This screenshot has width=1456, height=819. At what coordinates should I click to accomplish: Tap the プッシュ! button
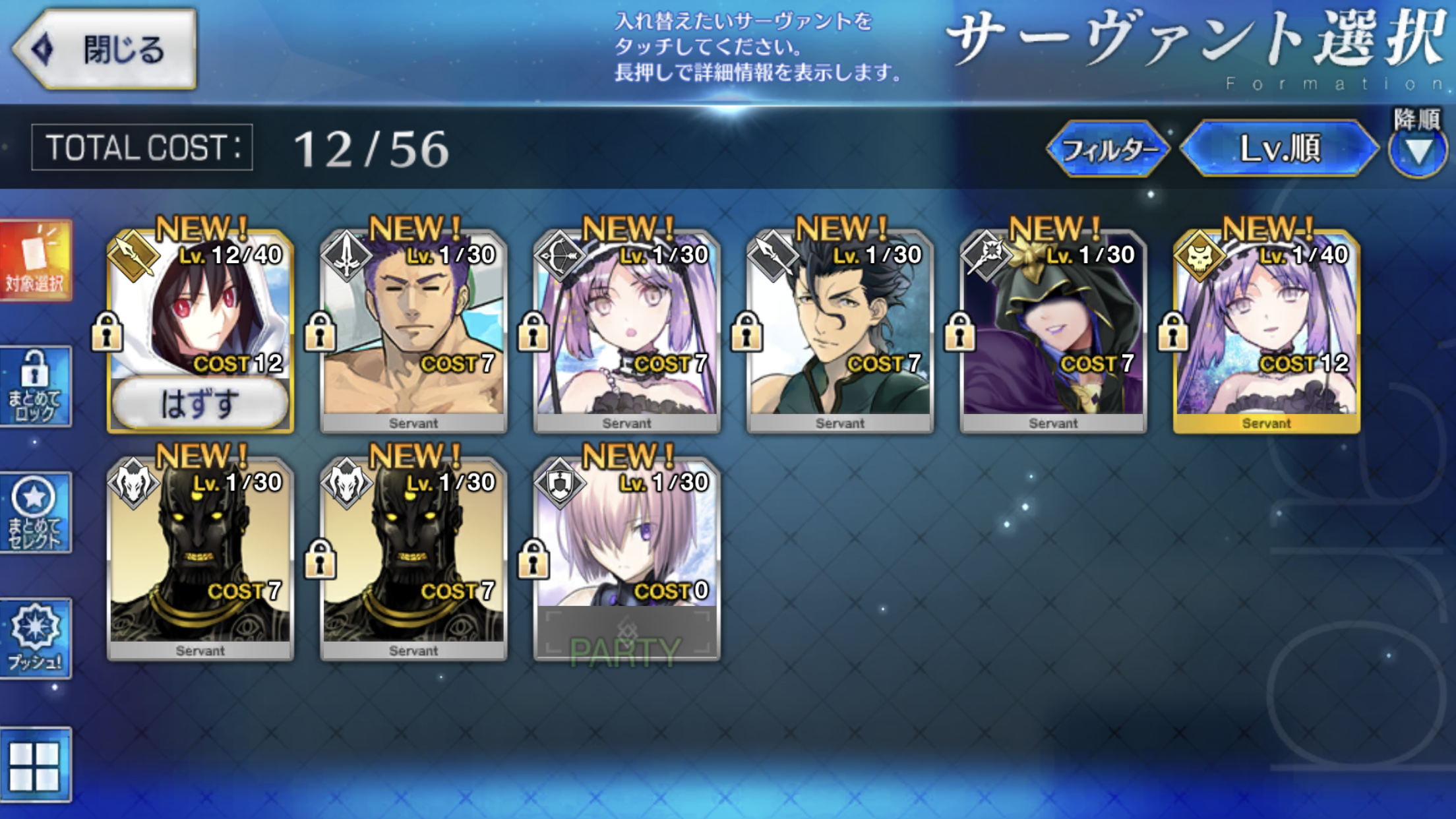click(x=36, y=638)
